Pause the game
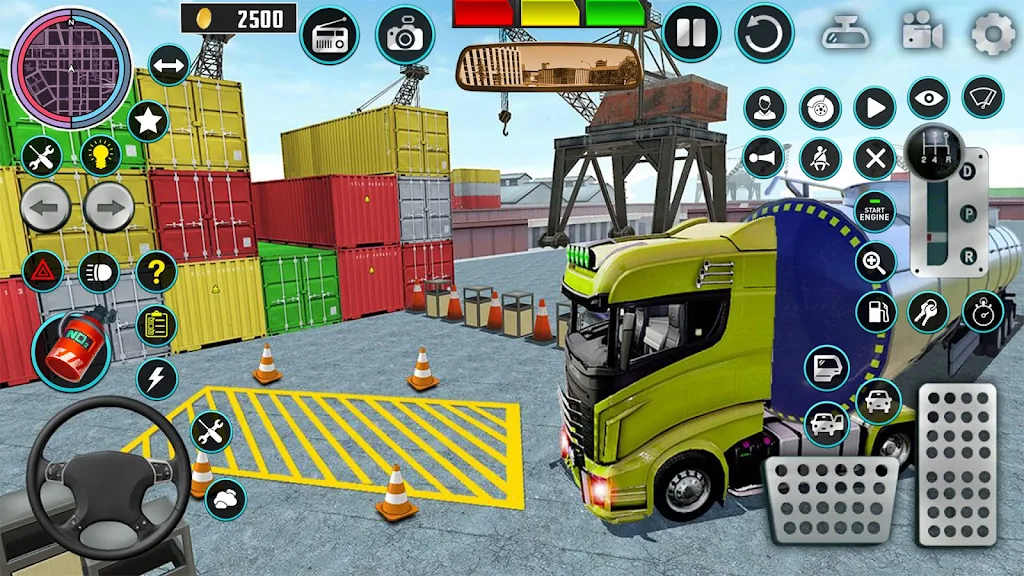The image size is (1024, 576). point(691,32)
